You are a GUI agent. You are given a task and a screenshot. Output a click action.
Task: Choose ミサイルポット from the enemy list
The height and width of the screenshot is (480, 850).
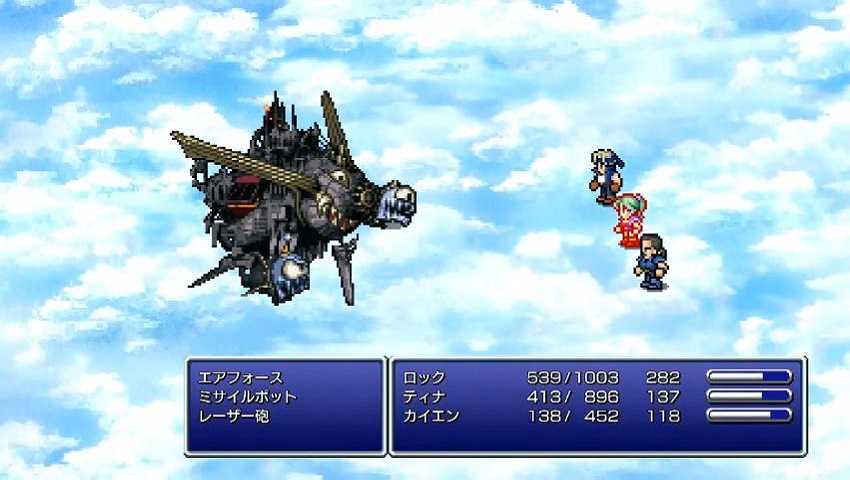[248, 397]
